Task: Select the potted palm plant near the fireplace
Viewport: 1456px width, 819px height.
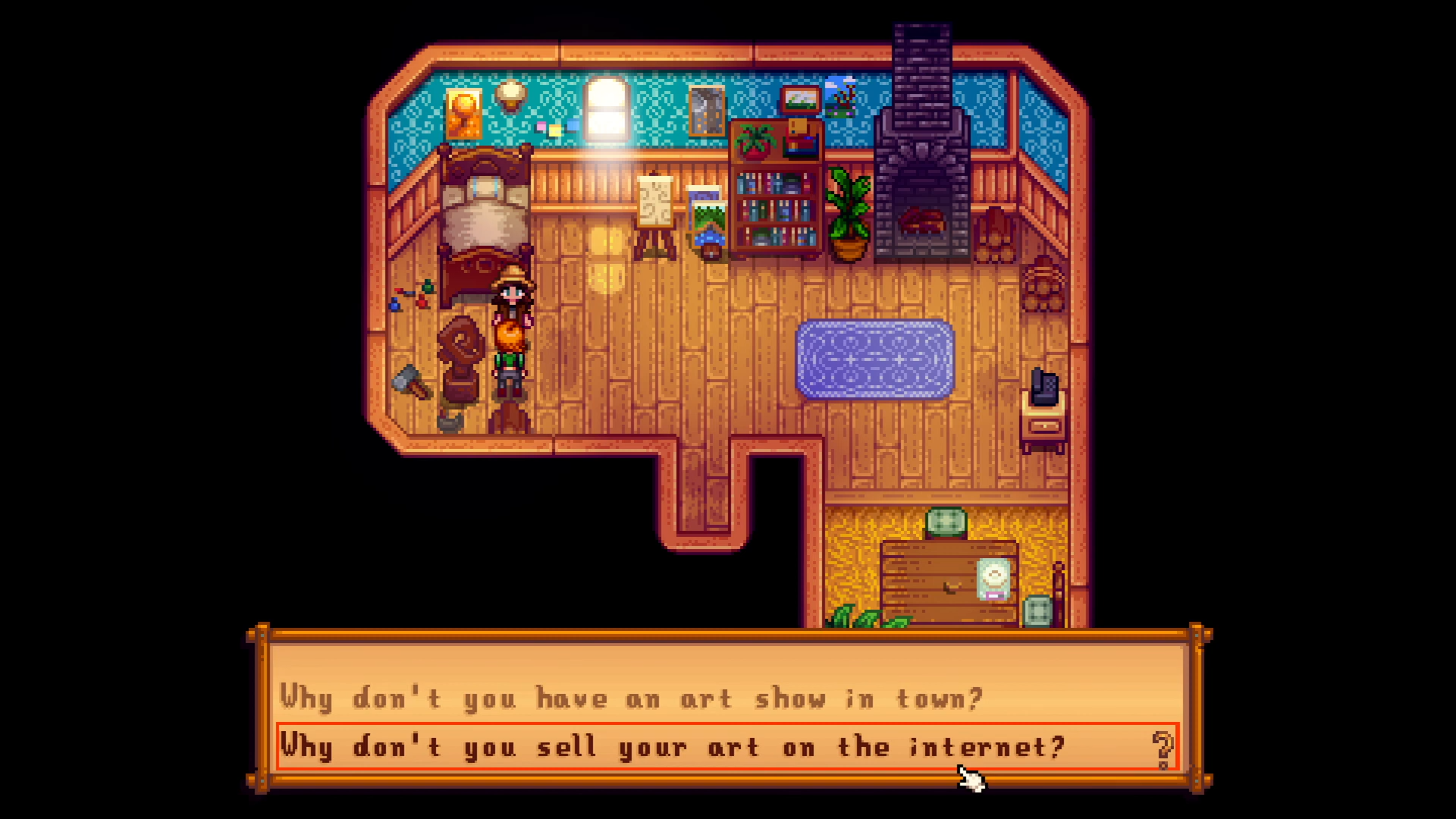Action: tap(849, 212)
